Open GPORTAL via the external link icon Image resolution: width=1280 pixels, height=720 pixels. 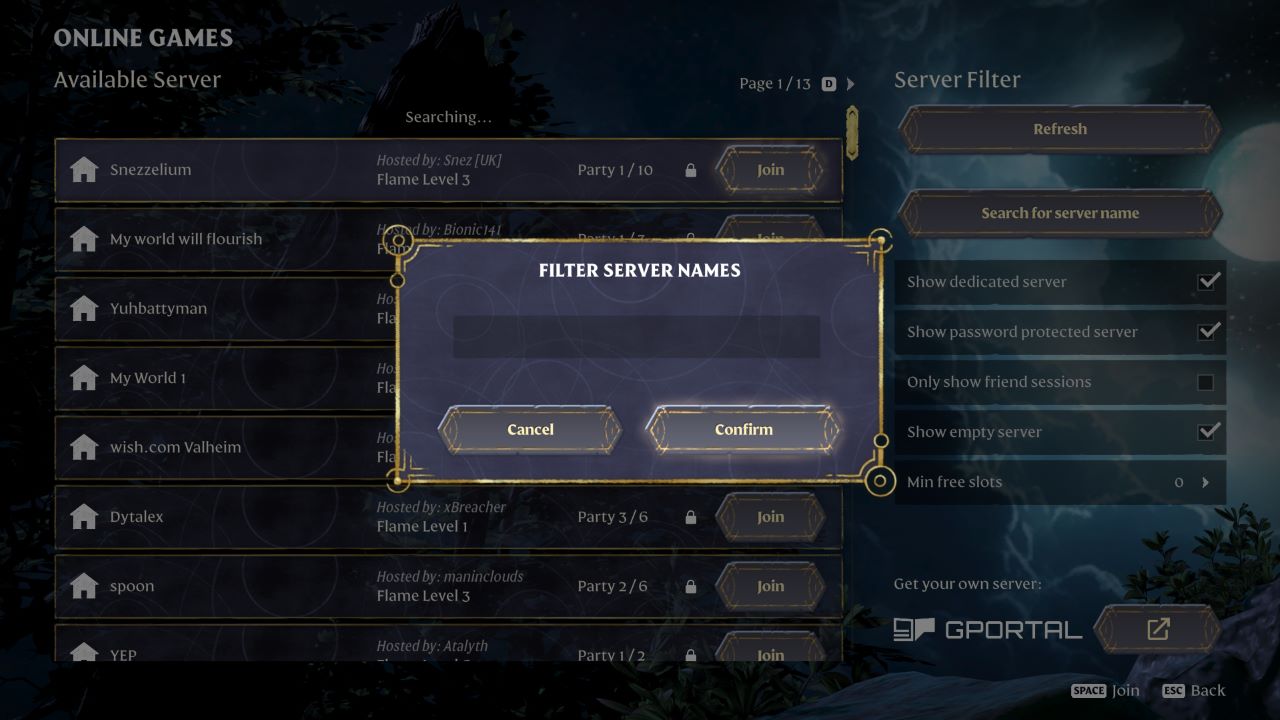pos(1157,629)
